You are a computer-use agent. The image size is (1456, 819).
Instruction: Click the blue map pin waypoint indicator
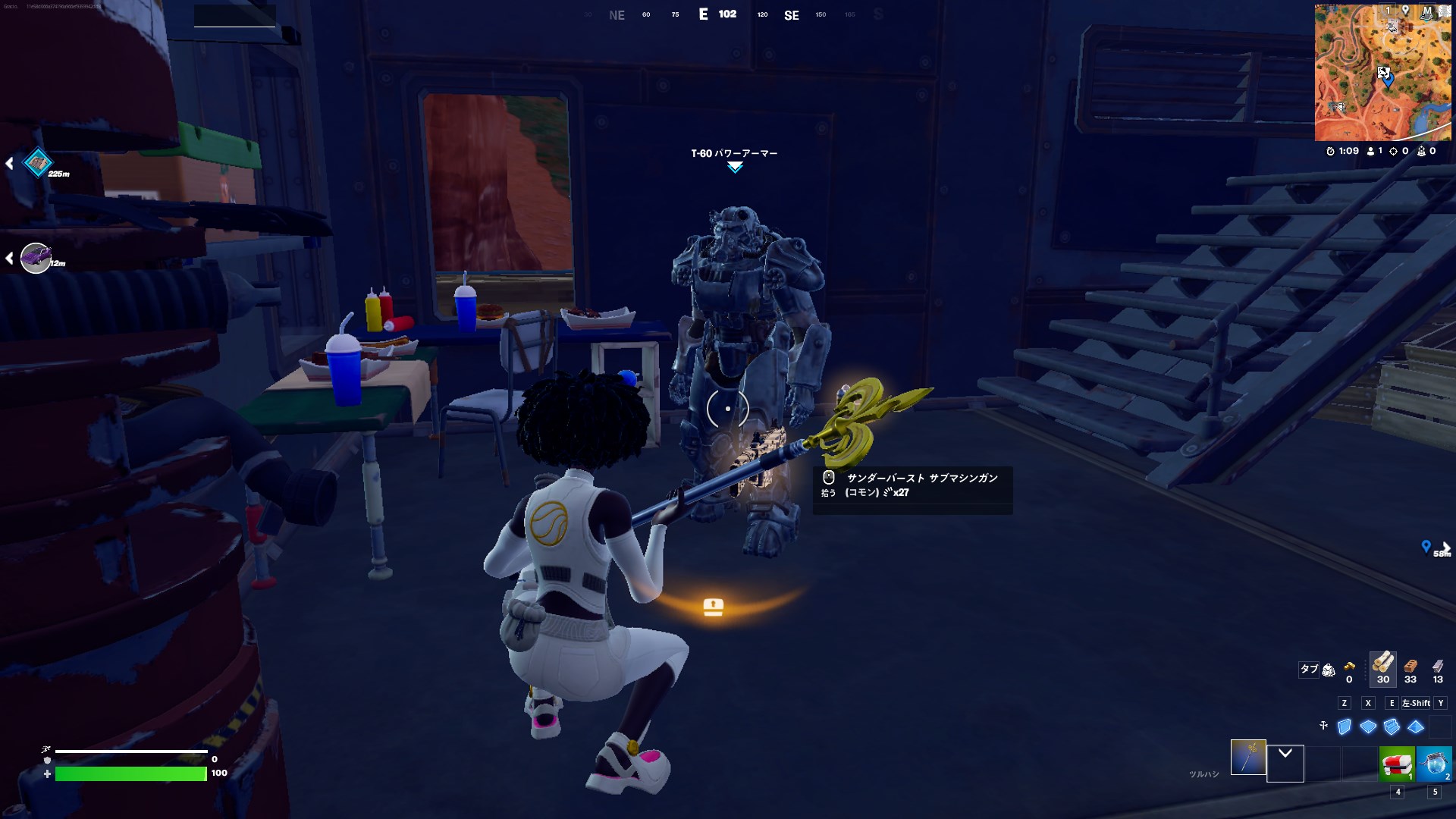(x=1426, y=546)
